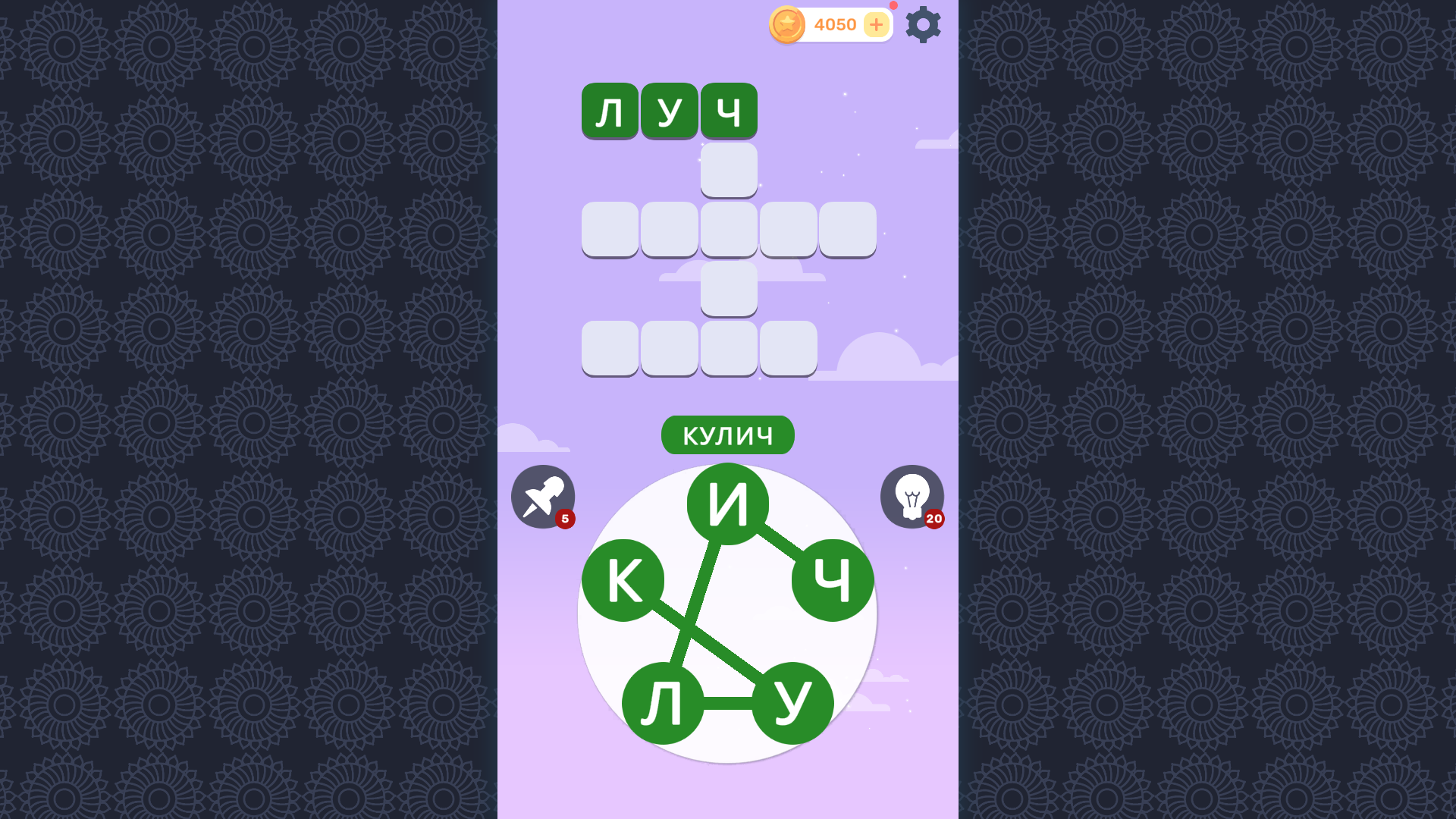Select the solved tile Л on the board

[610, 110]
